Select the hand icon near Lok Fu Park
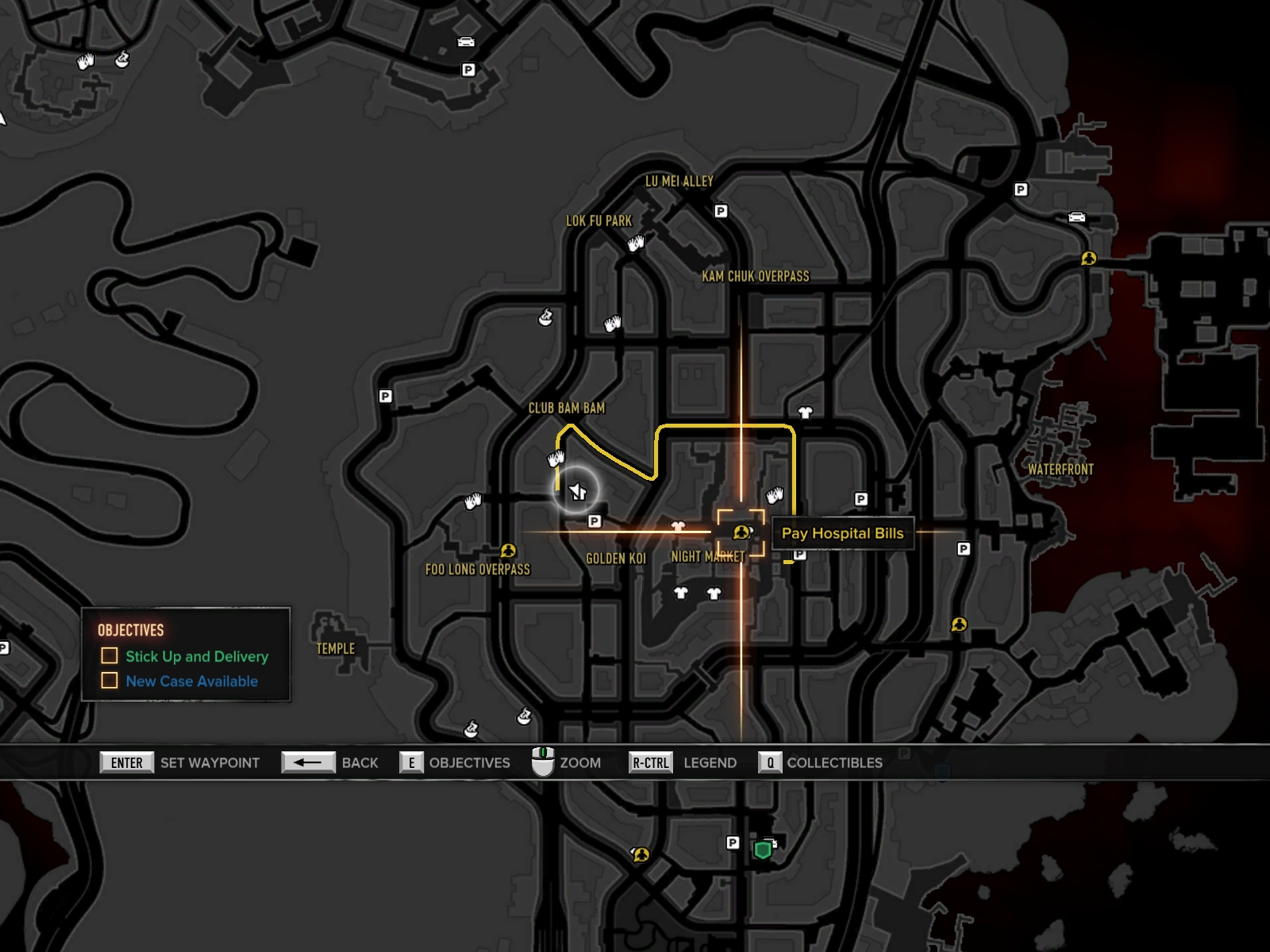Viewport: 1270px width, 952px height. (x=636, y=244)
